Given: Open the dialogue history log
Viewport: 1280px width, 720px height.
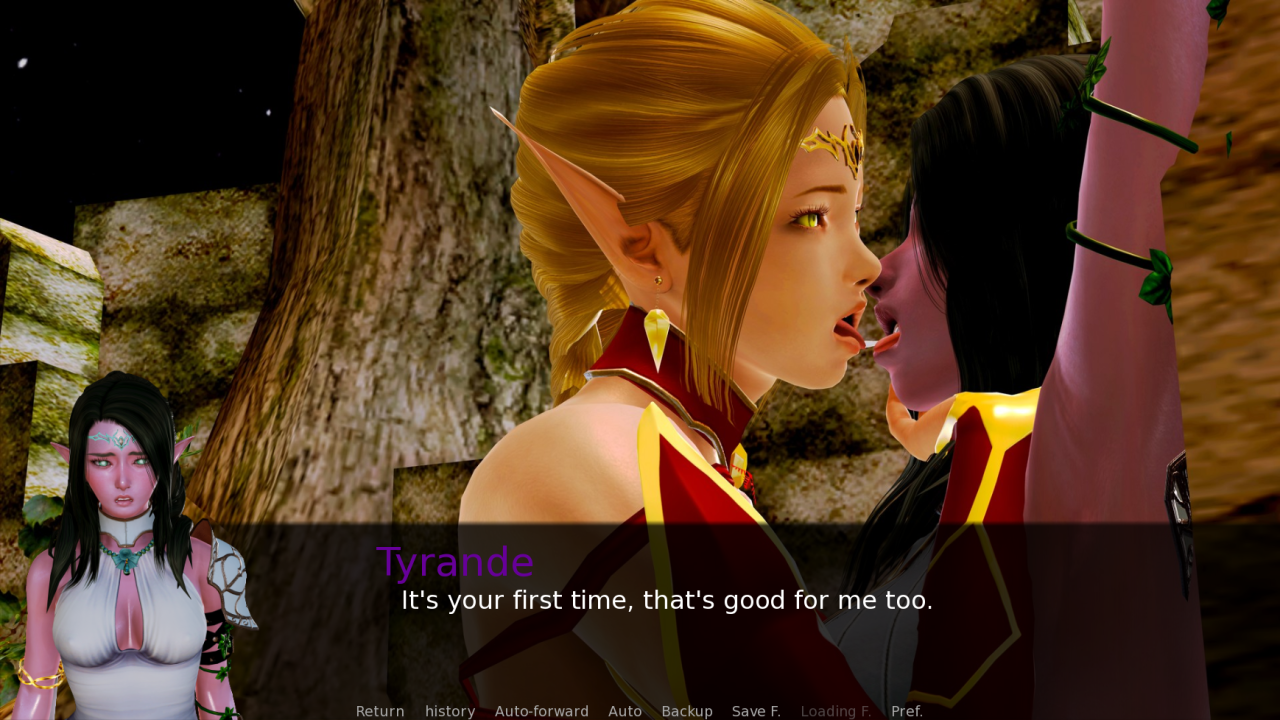Looking at the screenshot, I should (450, 711).
